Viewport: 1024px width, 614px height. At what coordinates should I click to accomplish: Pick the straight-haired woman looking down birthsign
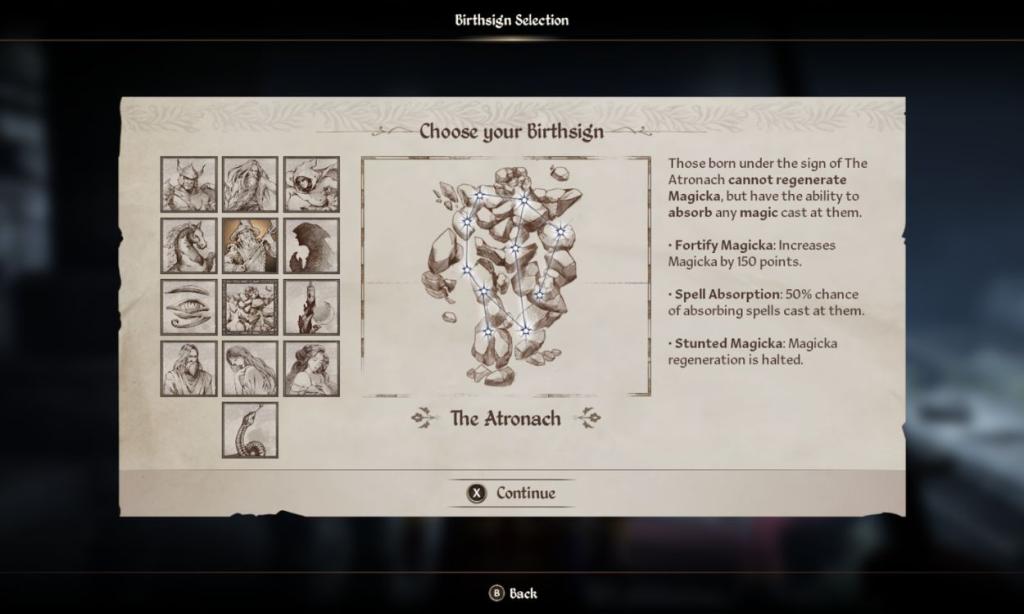[250, 368]
